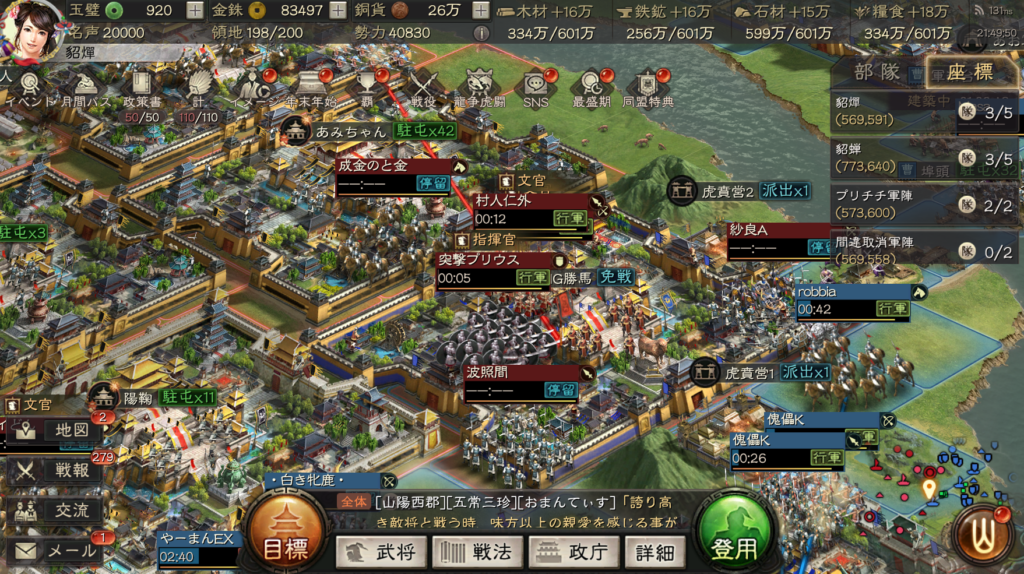Add more 玉璧 with the plus button

194,11
